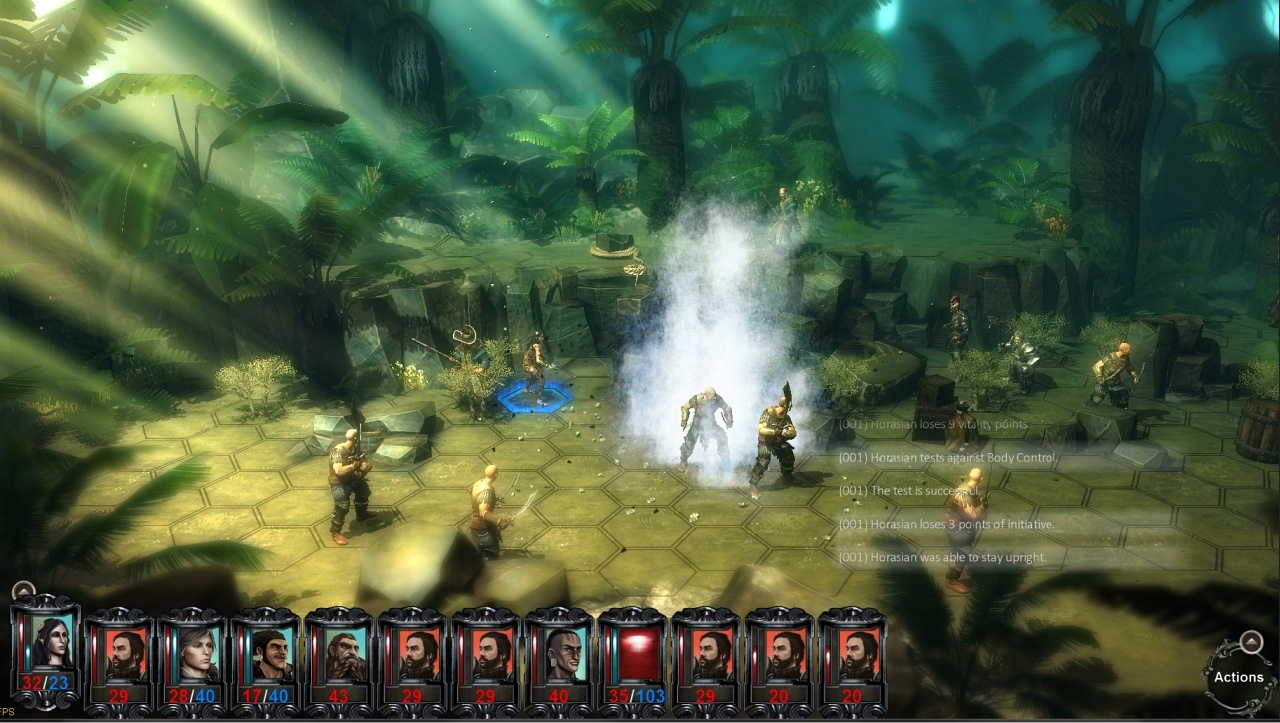This screenshot has height=723, width=1280.
Task: Click the blank red portrait showing 35/103
Action: (632, 652)
